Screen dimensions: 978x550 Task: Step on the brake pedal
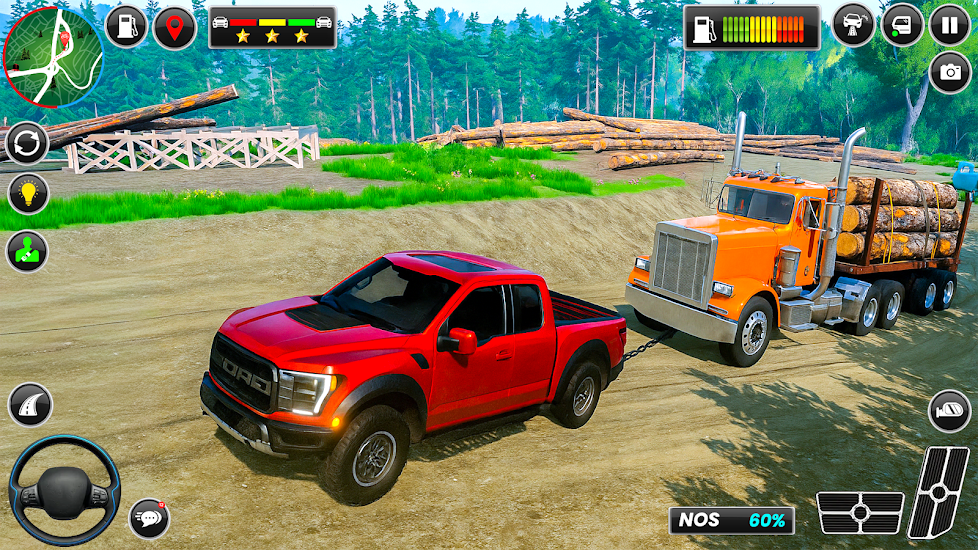860,512
